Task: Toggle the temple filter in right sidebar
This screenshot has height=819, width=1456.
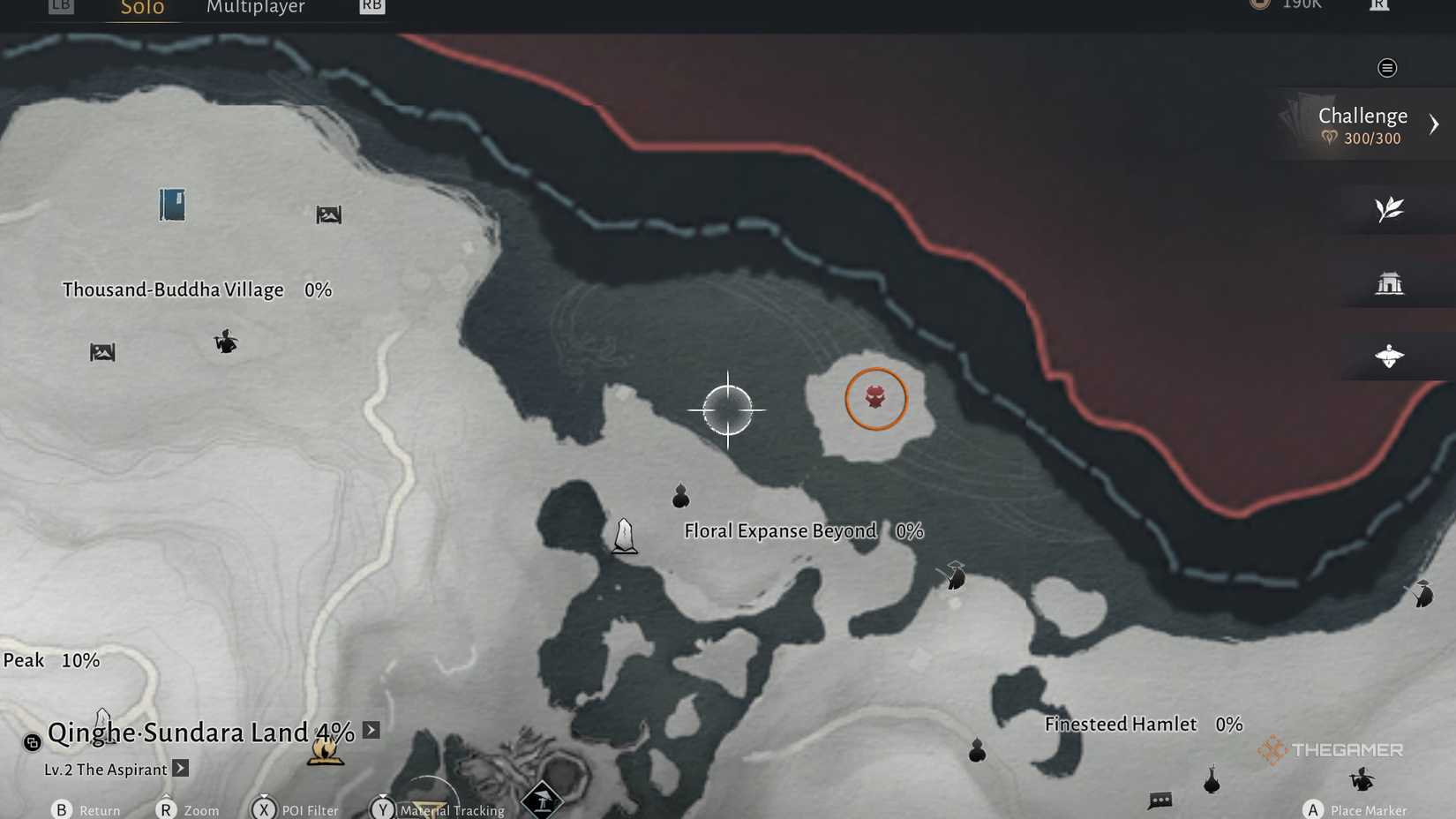Action: [x=1391, y=282]
